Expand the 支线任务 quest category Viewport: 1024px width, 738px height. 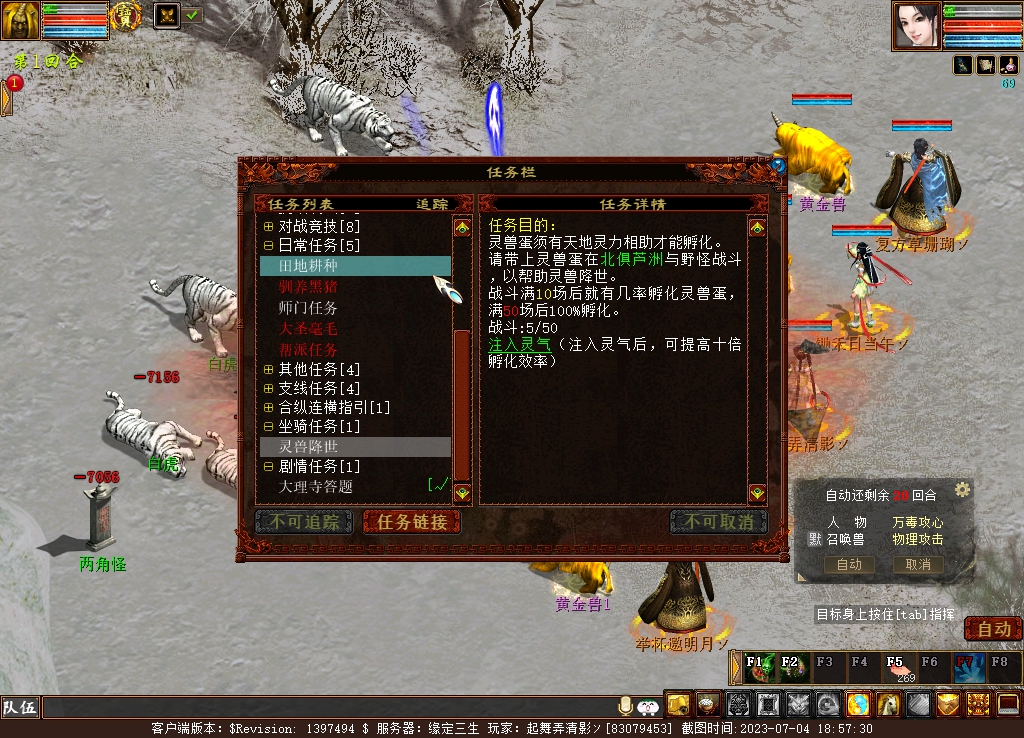(x=269, y=388)
